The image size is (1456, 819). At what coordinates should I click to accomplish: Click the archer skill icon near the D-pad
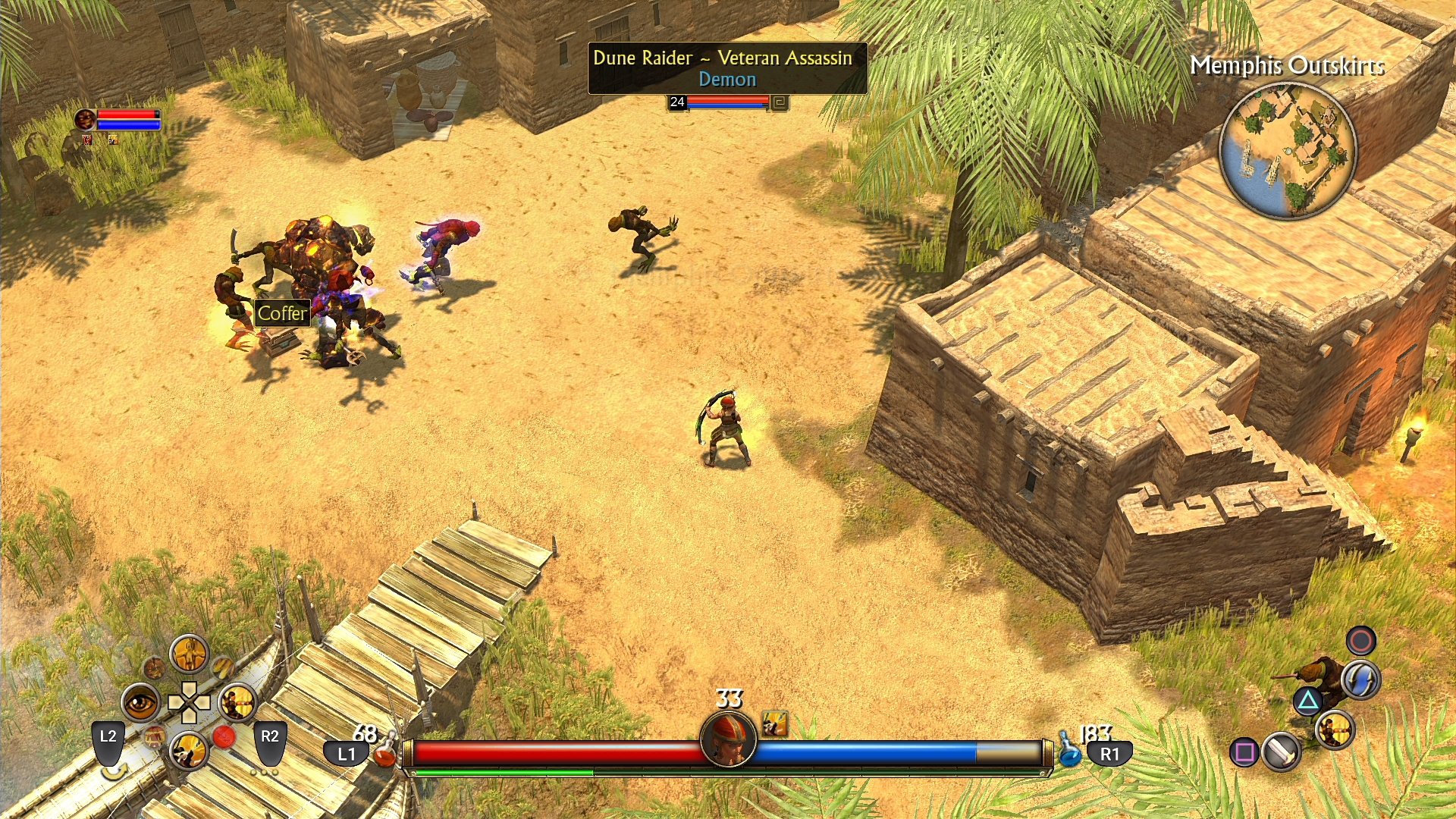pos(236,701)
